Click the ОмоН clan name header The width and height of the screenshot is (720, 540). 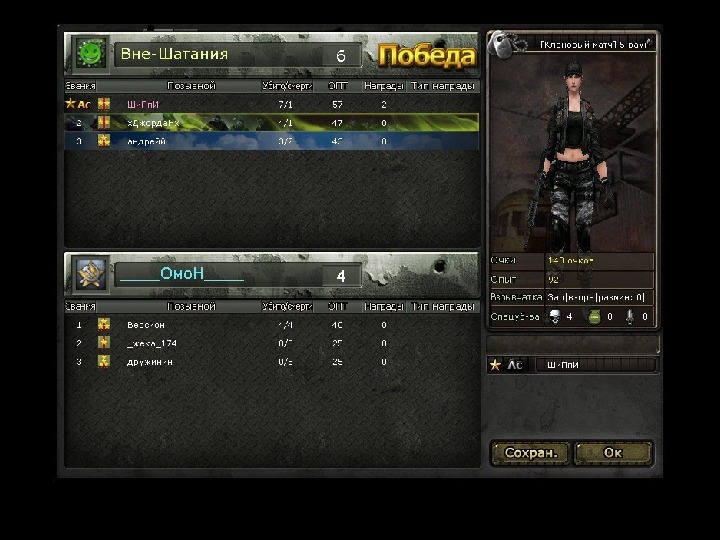pos(181,274)
